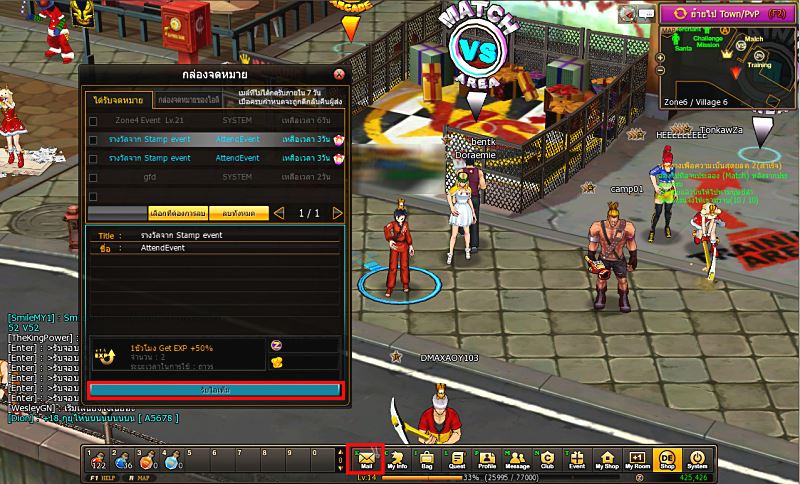Open the Club menu

point(547,460)
